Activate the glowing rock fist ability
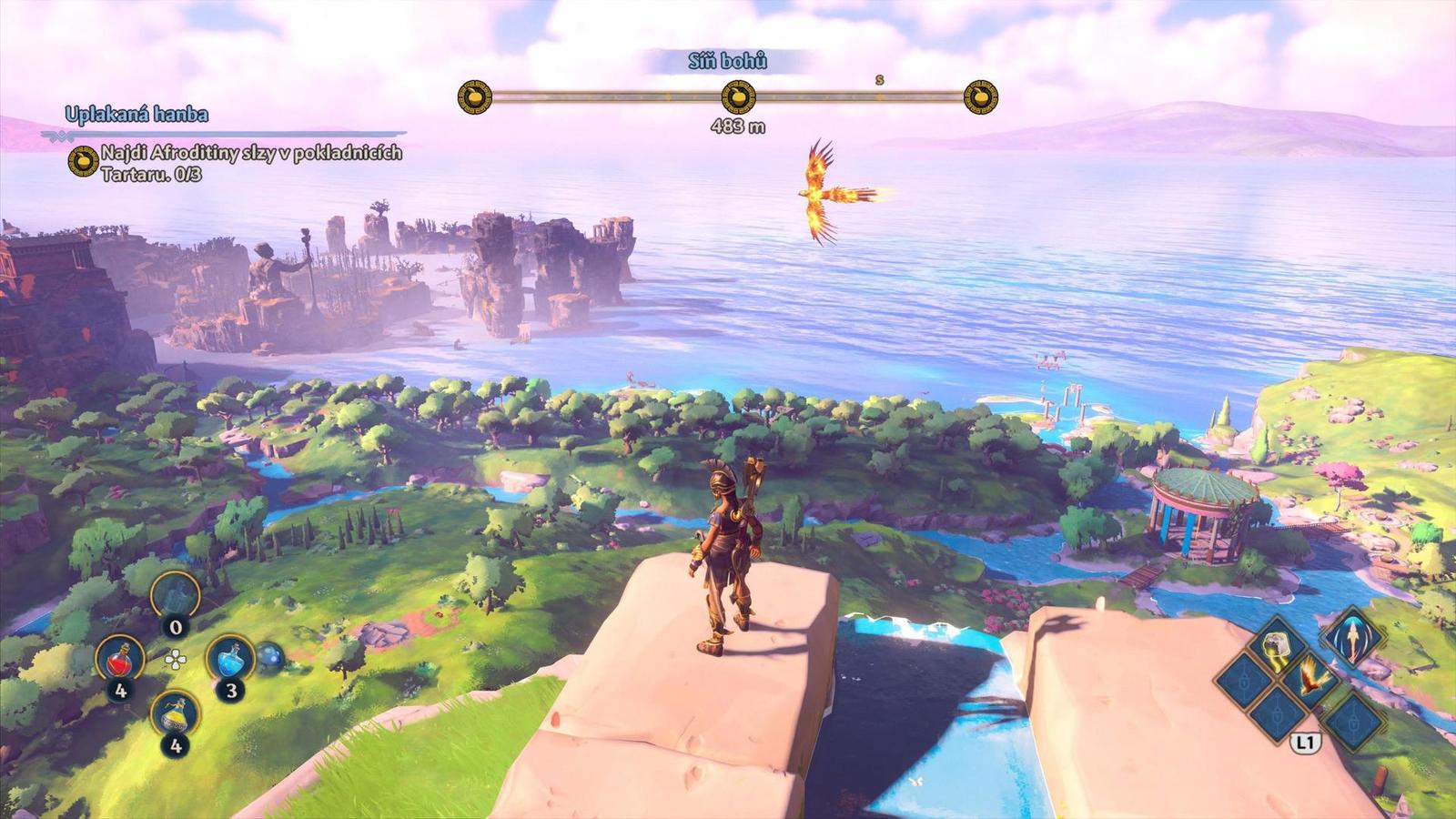Screen dimensions: 1456x819 coord(1277,643)
